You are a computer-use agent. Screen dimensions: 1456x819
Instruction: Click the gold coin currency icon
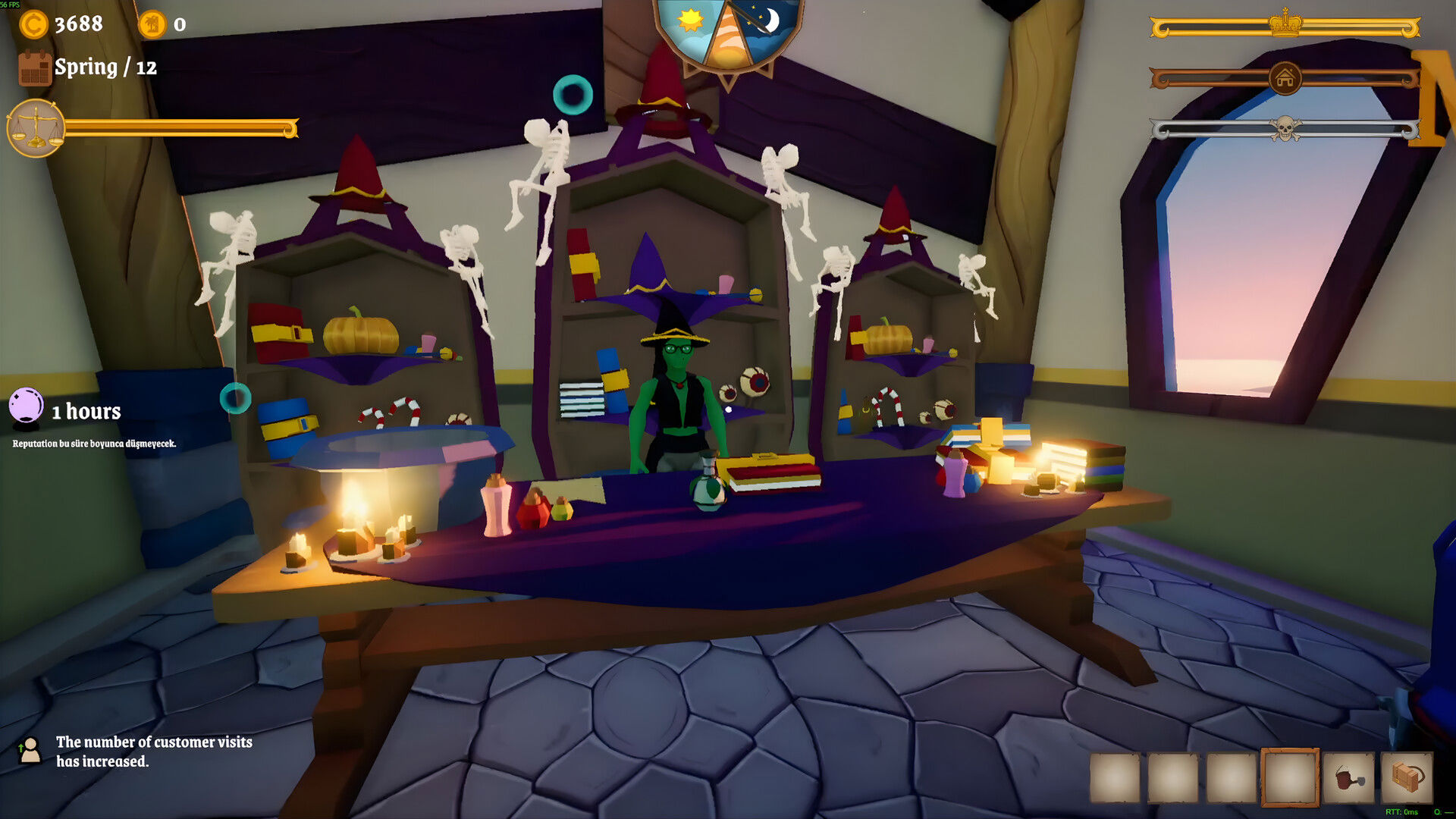pyautogui.click(x=33, y=24)
